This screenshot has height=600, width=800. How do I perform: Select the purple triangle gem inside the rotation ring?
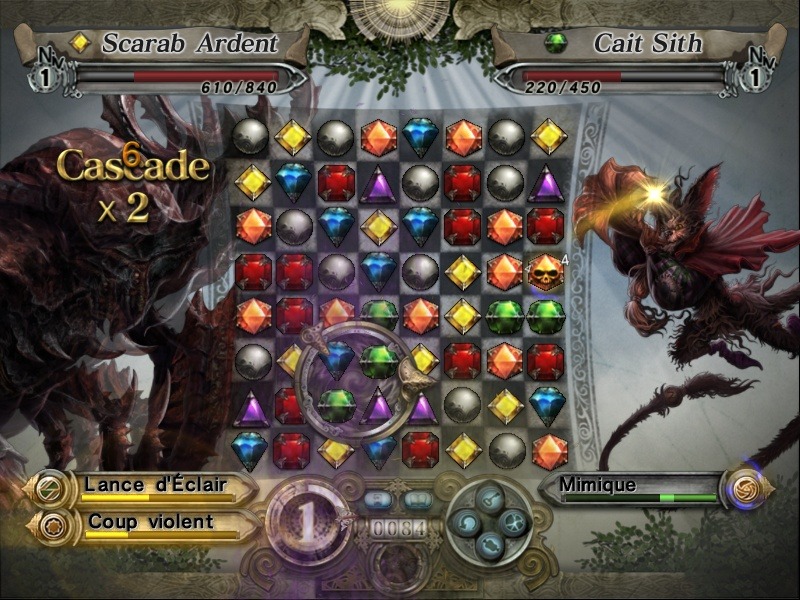pos(379,405)
